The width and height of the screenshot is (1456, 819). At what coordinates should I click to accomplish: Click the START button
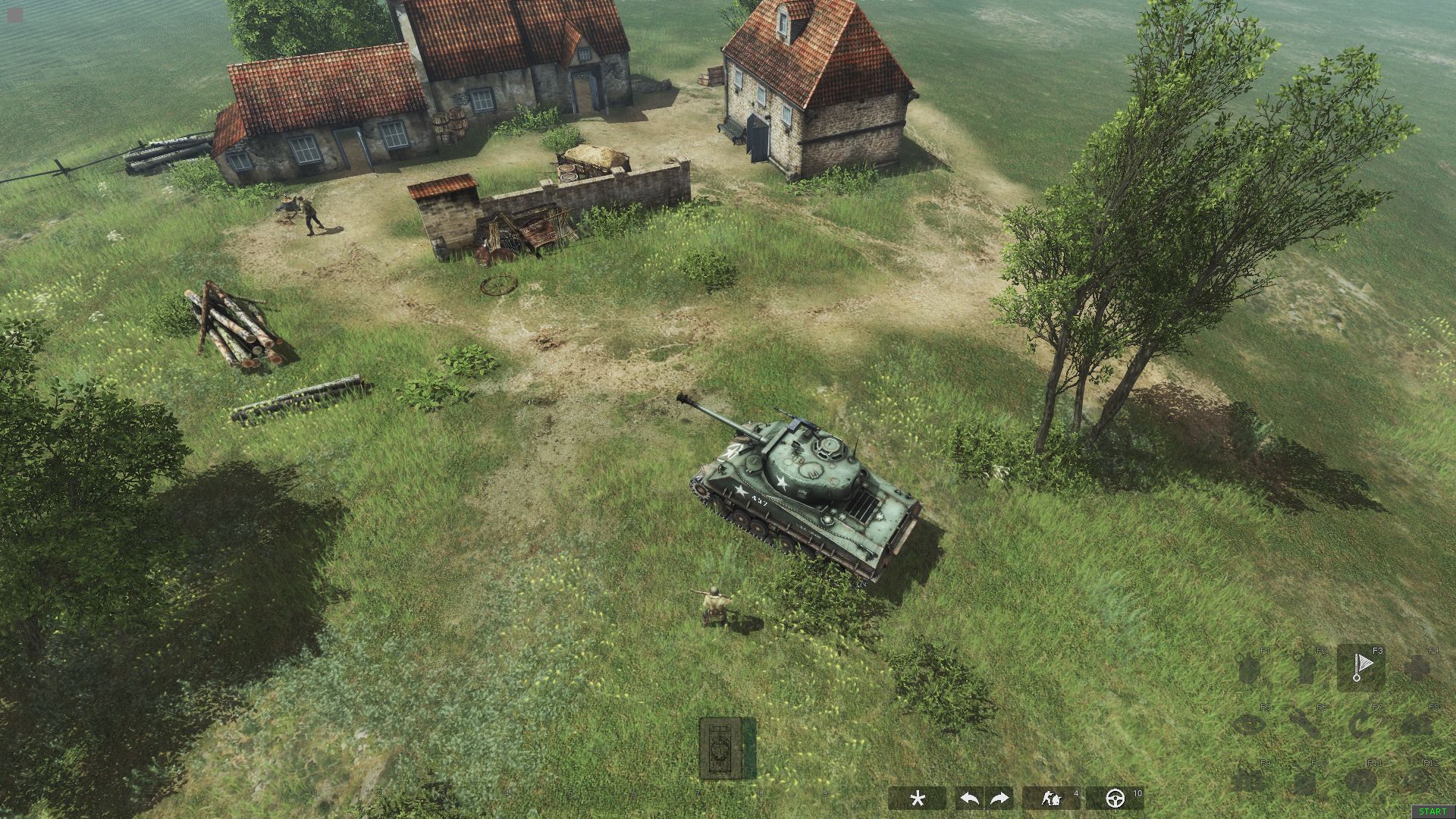coord(1432,810)
